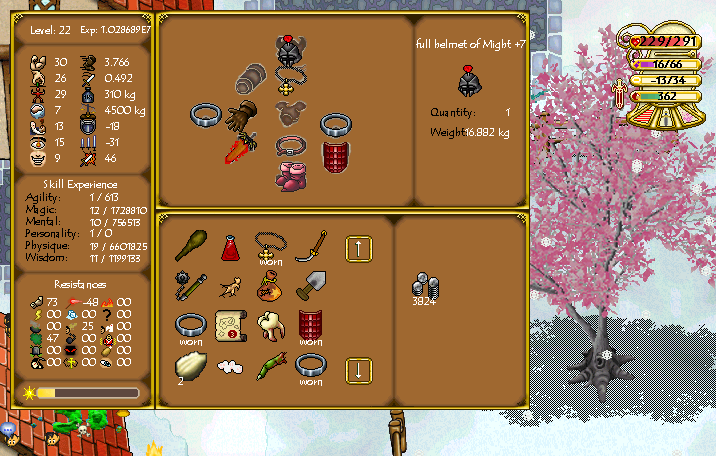Select the equipped belt slot
Screen dimensions: 716x456
tap(289, 146)
